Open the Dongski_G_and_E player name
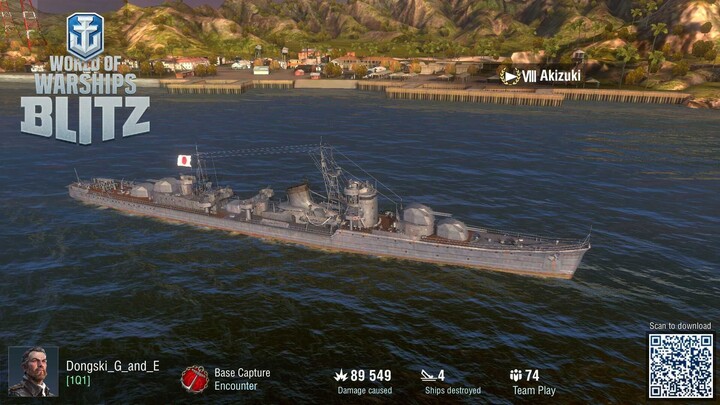This screenshot has height=405, width=720. 113,366
